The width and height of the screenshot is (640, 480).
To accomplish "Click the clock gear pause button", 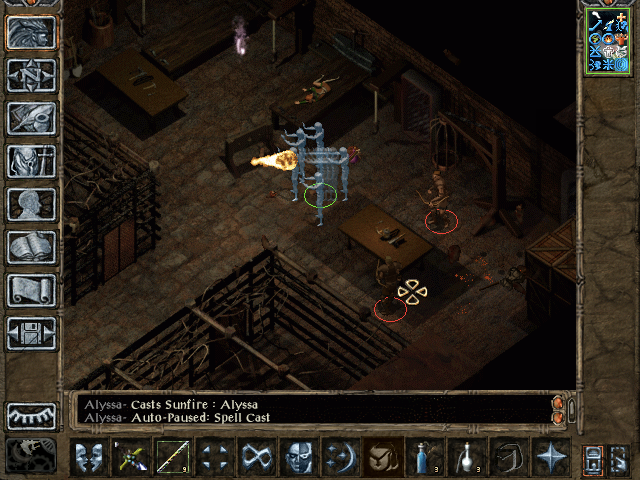I will point(32,456).
